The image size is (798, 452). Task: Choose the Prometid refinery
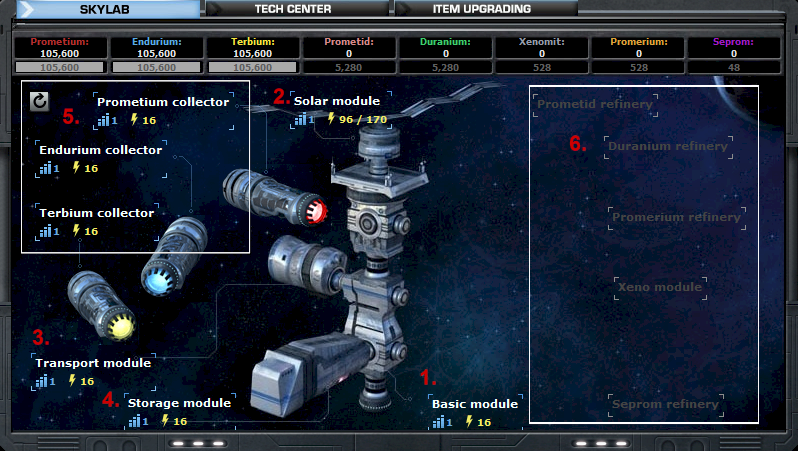click(594, 104)
